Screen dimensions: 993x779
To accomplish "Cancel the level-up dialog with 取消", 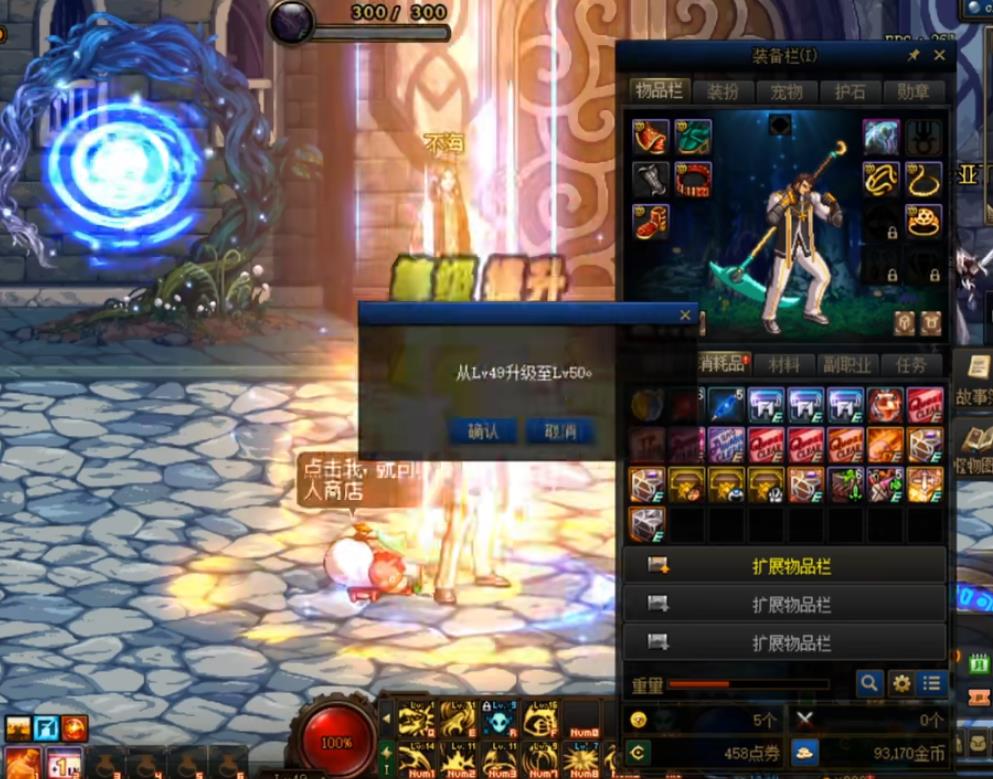I will pos(559,431).
